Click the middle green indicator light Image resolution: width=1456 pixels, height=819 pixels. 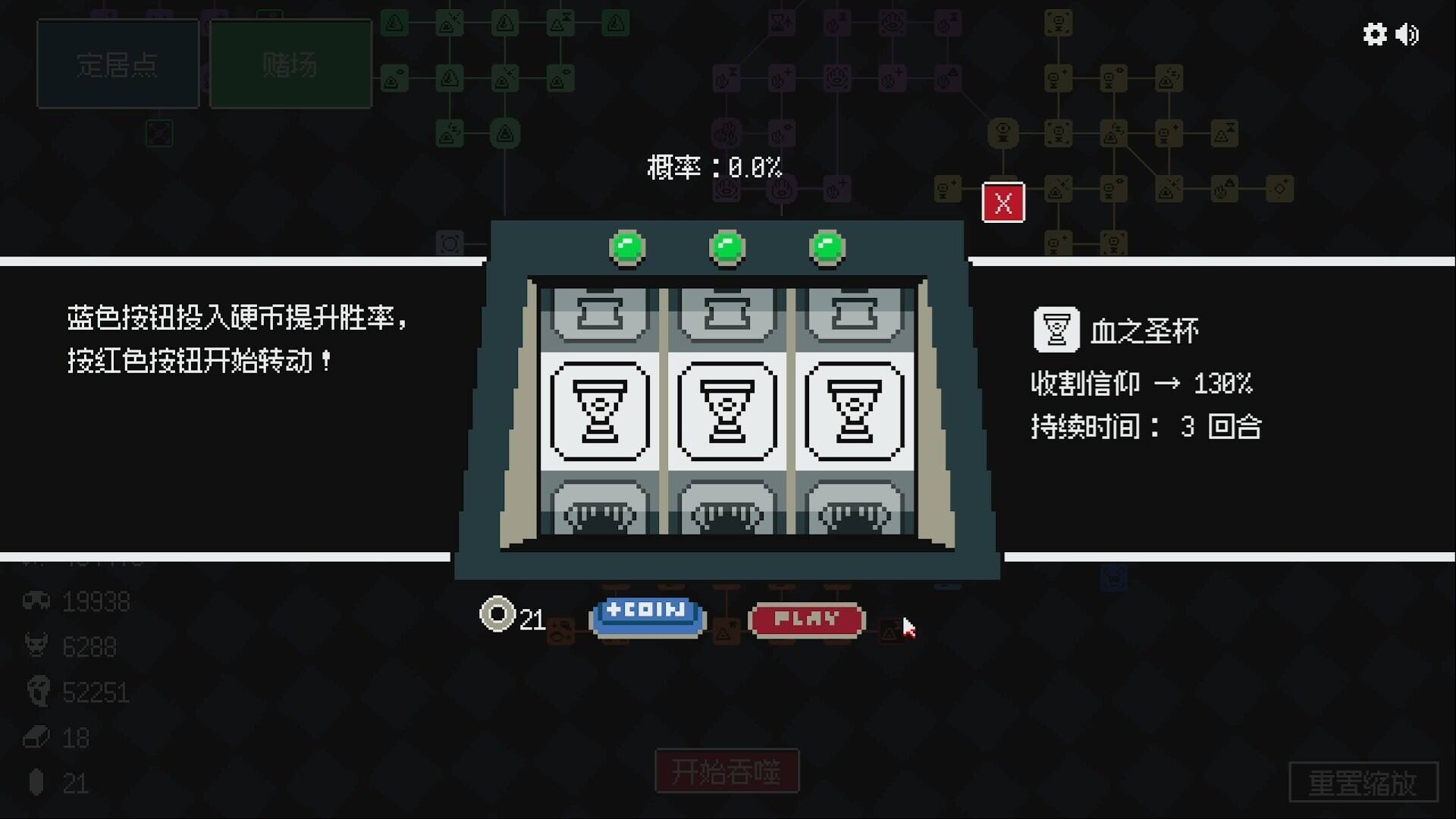click(x=726, y=246)
